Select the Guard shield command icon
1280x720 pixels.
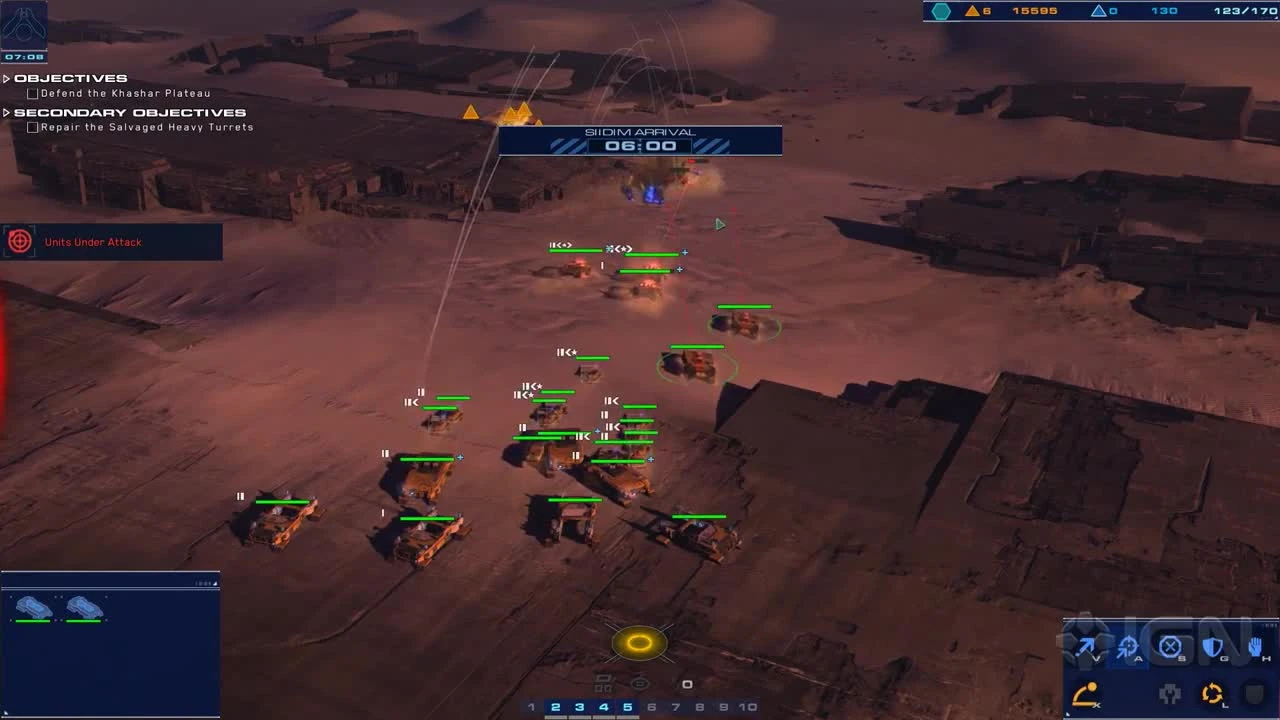[x=1210, y=645]
